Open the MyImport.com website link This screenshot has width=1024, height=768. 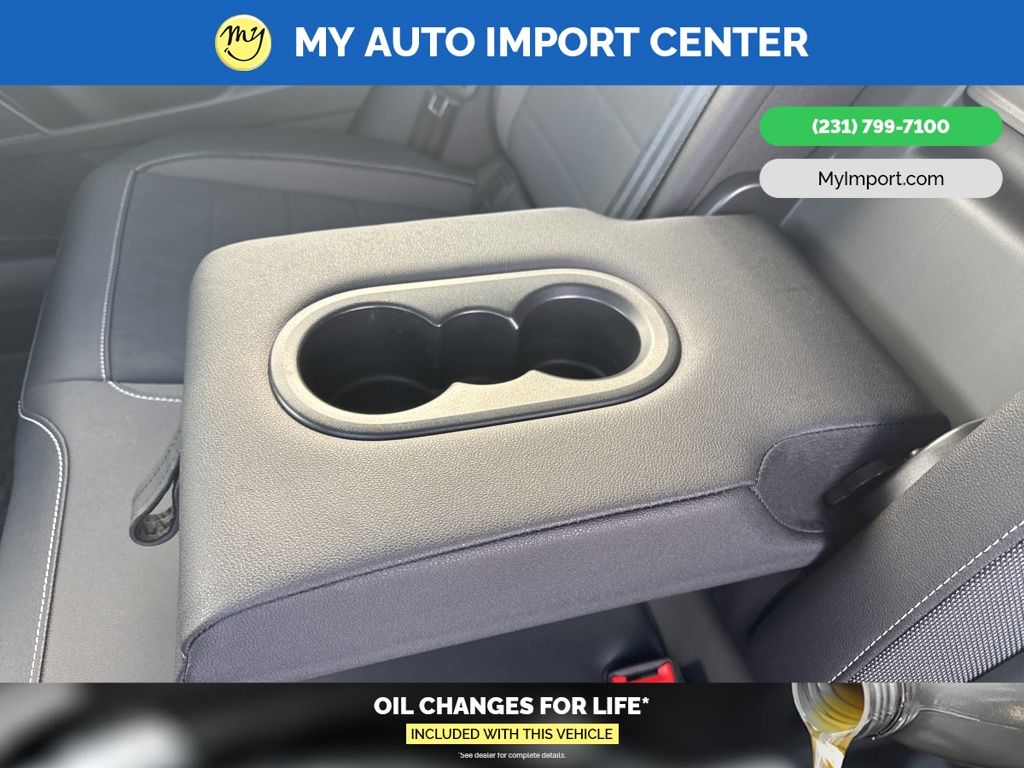[880, 179]
